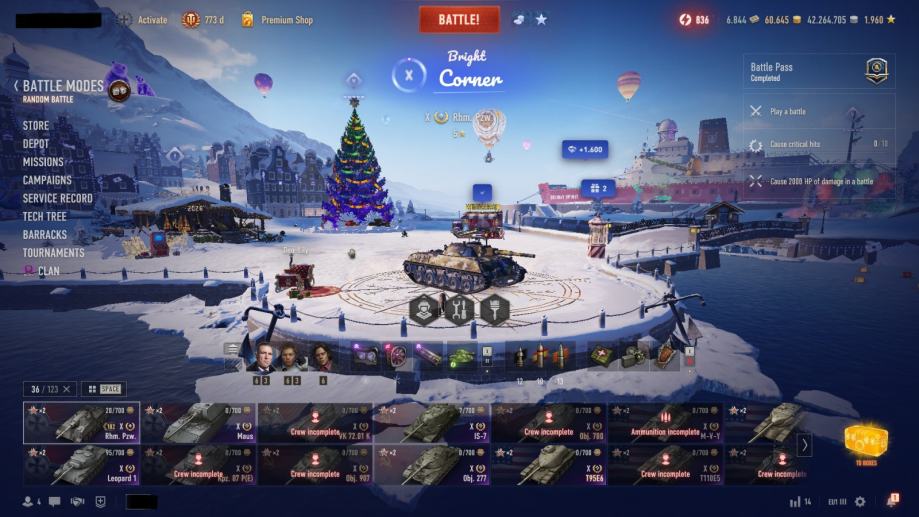This screenshot has height=517, width=919.
Task: Enter the Barracks
Action: click(45, 234)
